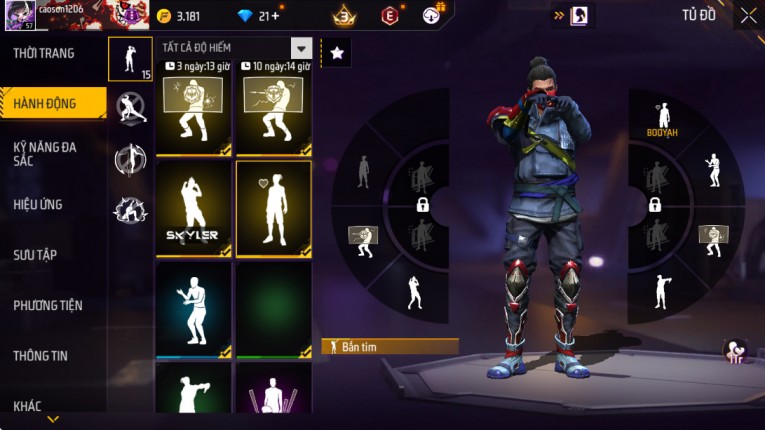
Task: Close the Tủ Đồ screen
Action: 748,15
